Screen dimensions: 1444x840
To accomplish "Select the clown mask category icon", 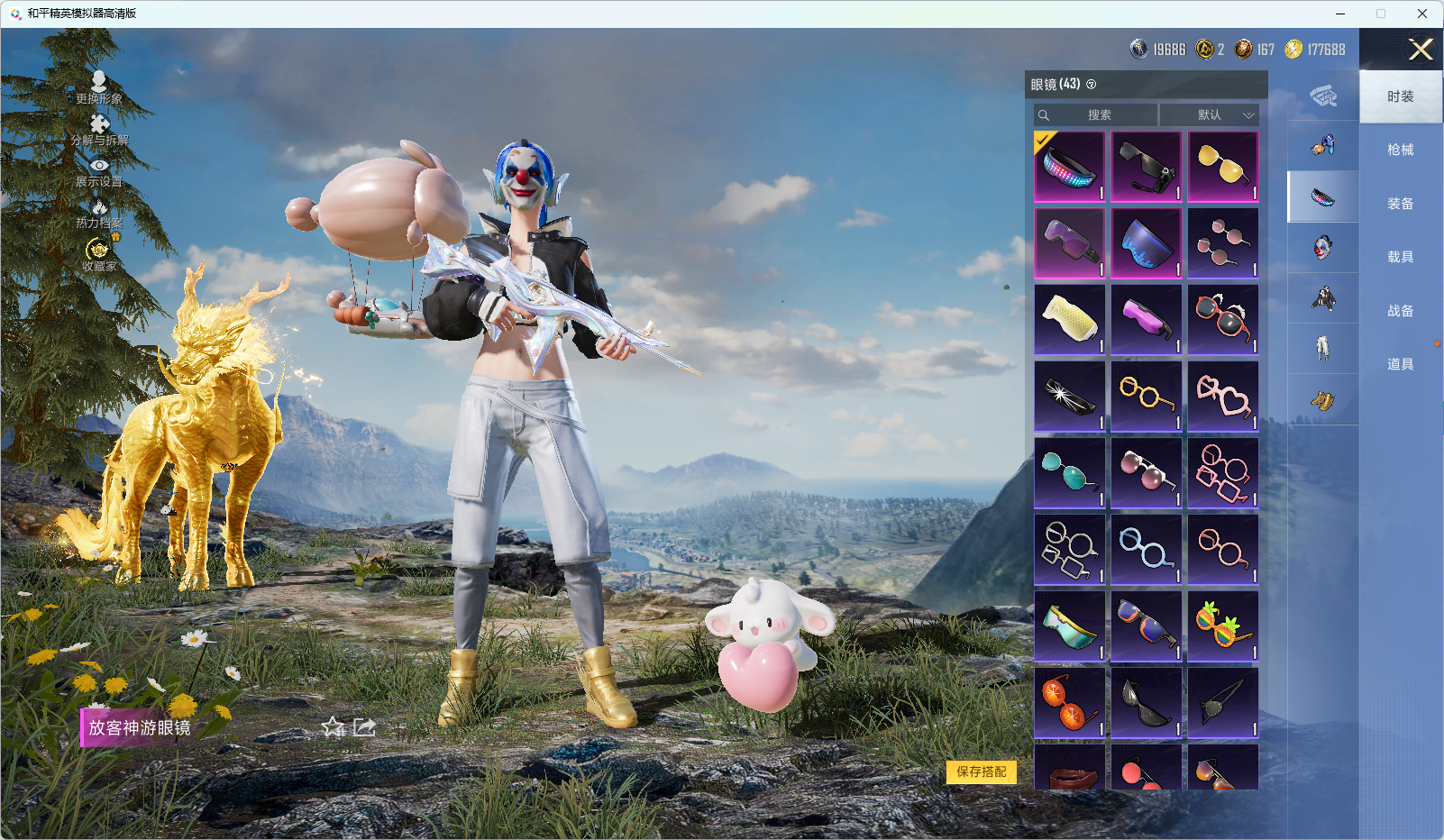I will [x=1322, y=247].
